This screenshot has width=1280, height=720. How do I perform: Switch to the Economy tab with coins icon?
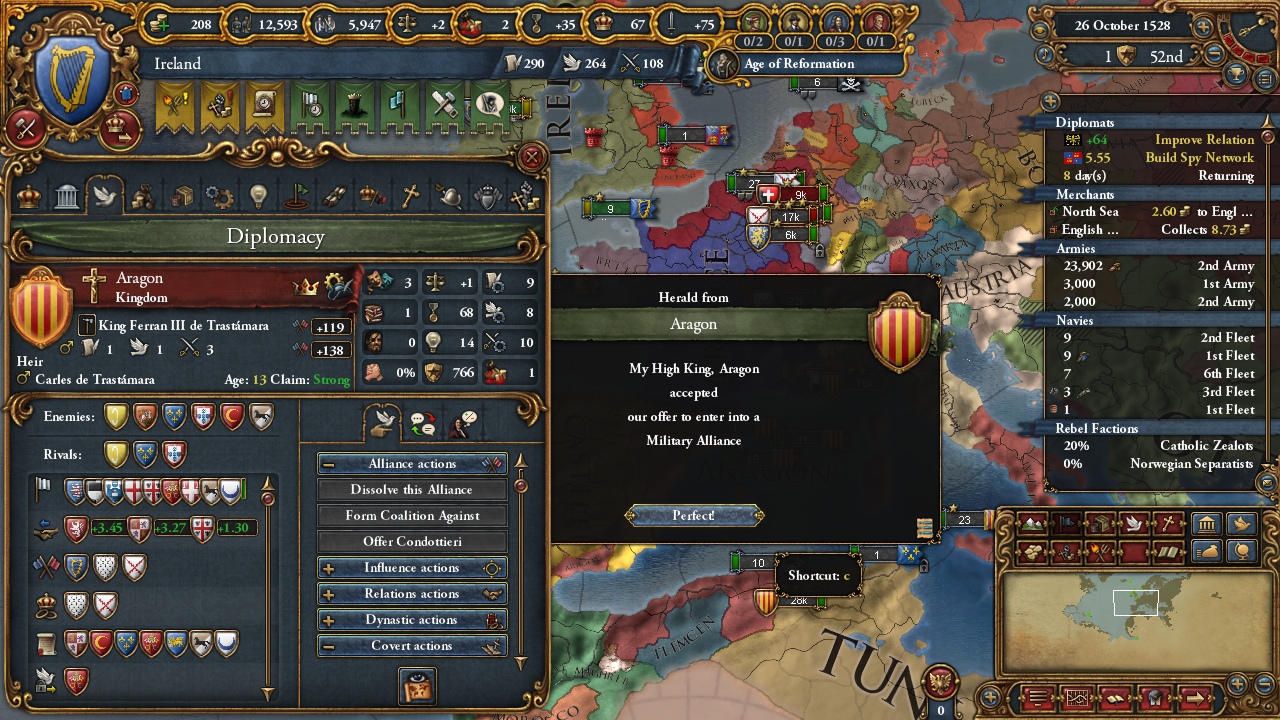point(144,195)
